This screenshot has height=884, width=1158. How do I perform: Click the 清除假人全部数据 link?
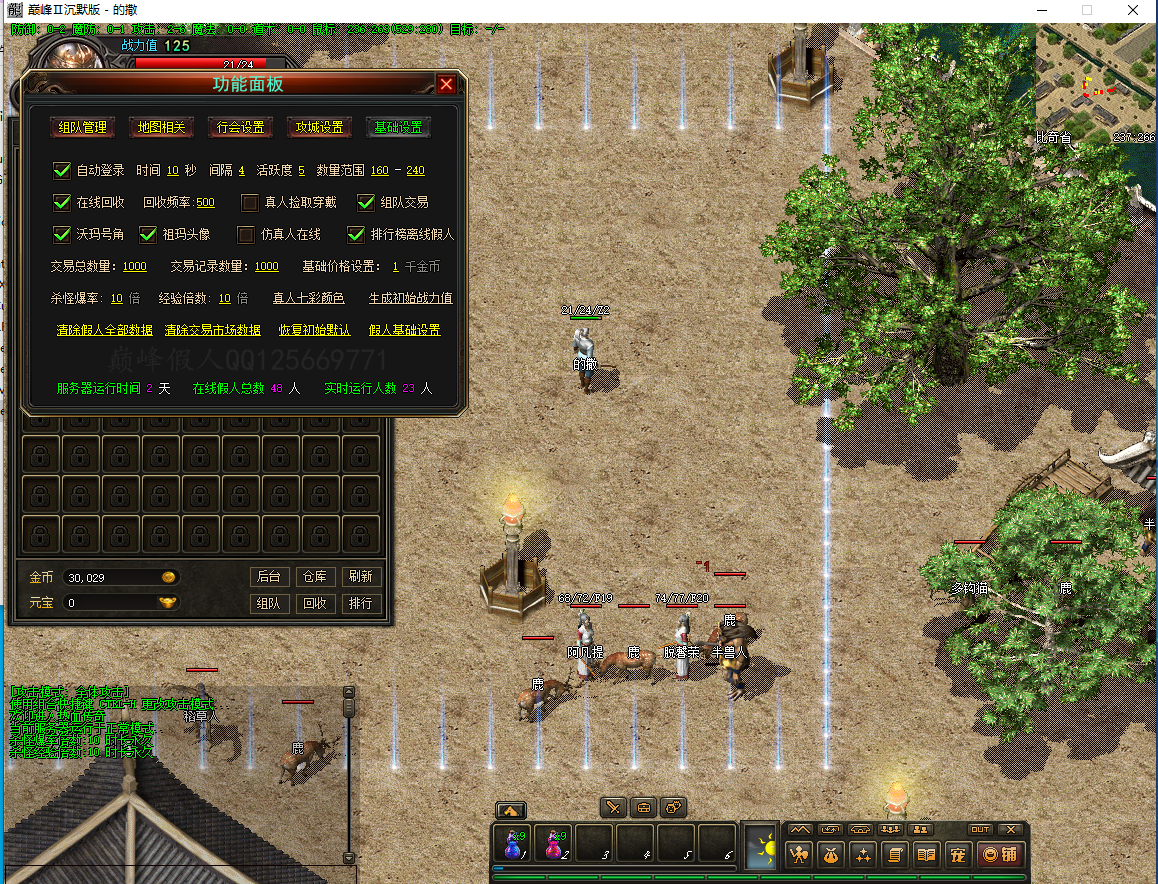104,330
